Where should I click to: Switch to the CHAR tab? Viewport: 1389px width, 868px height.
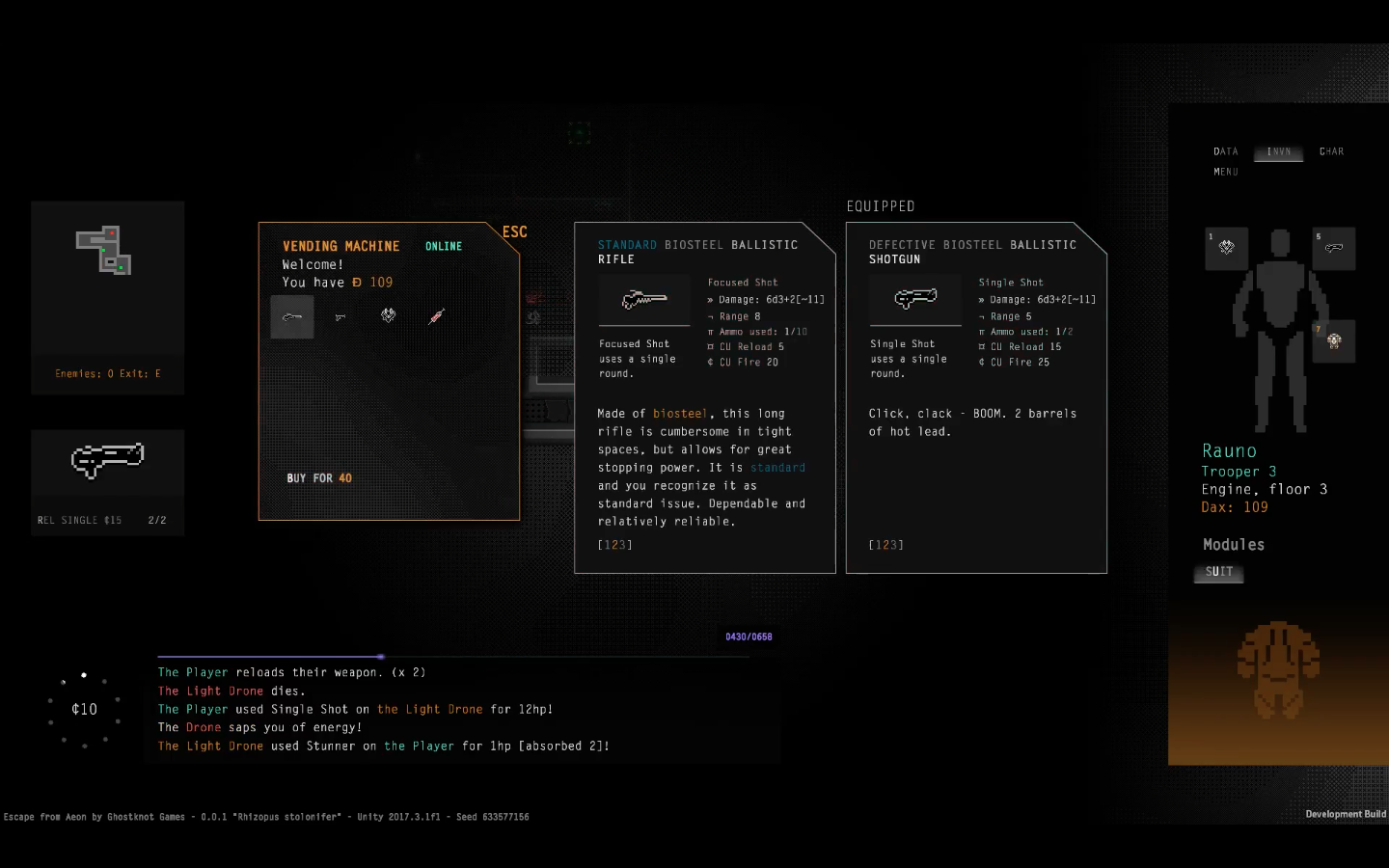pyautogui.click(x=1331, y=151)
